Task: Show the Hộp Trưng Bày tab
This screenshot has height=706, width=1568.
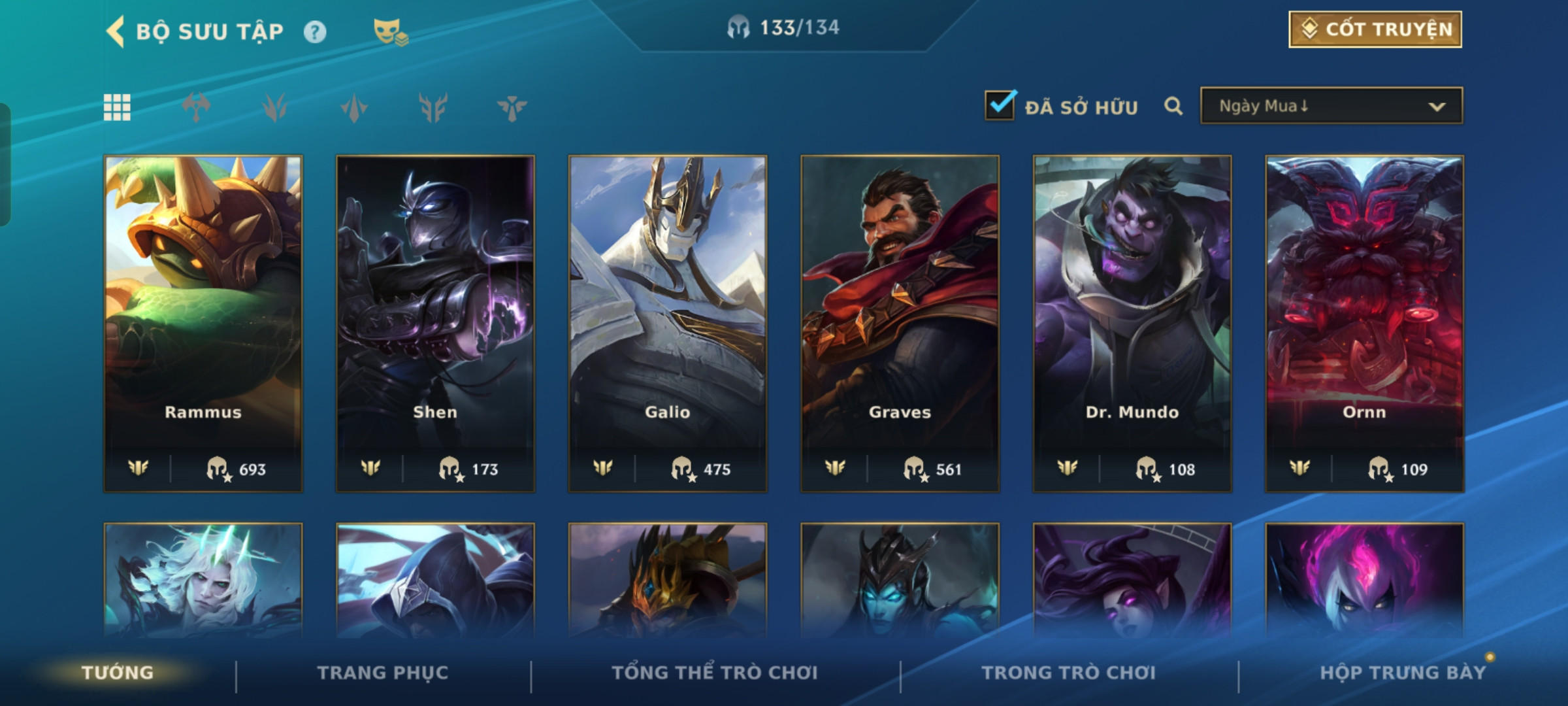Action: pos(1403,673)
